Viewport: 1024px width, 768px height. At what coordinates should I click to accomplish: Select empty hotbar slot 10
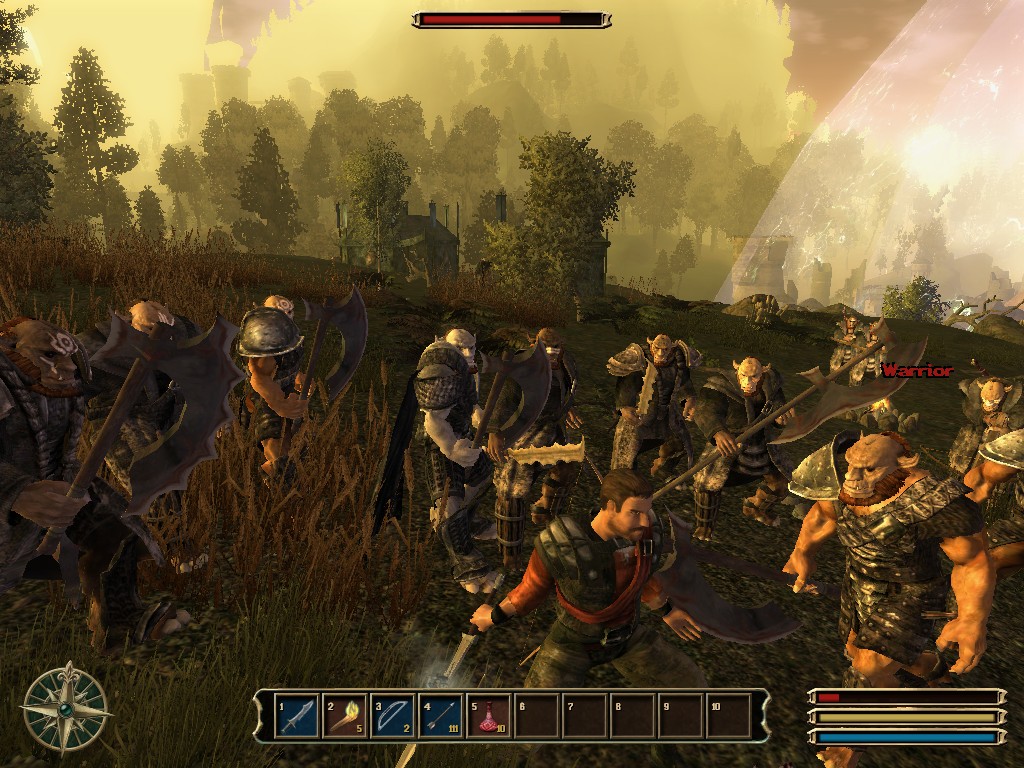729,716
